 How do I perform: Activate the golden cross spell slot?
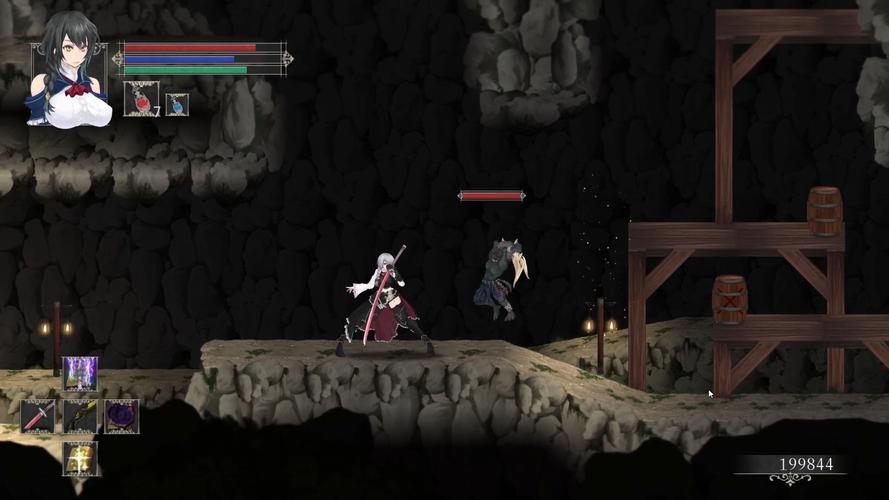80,458
